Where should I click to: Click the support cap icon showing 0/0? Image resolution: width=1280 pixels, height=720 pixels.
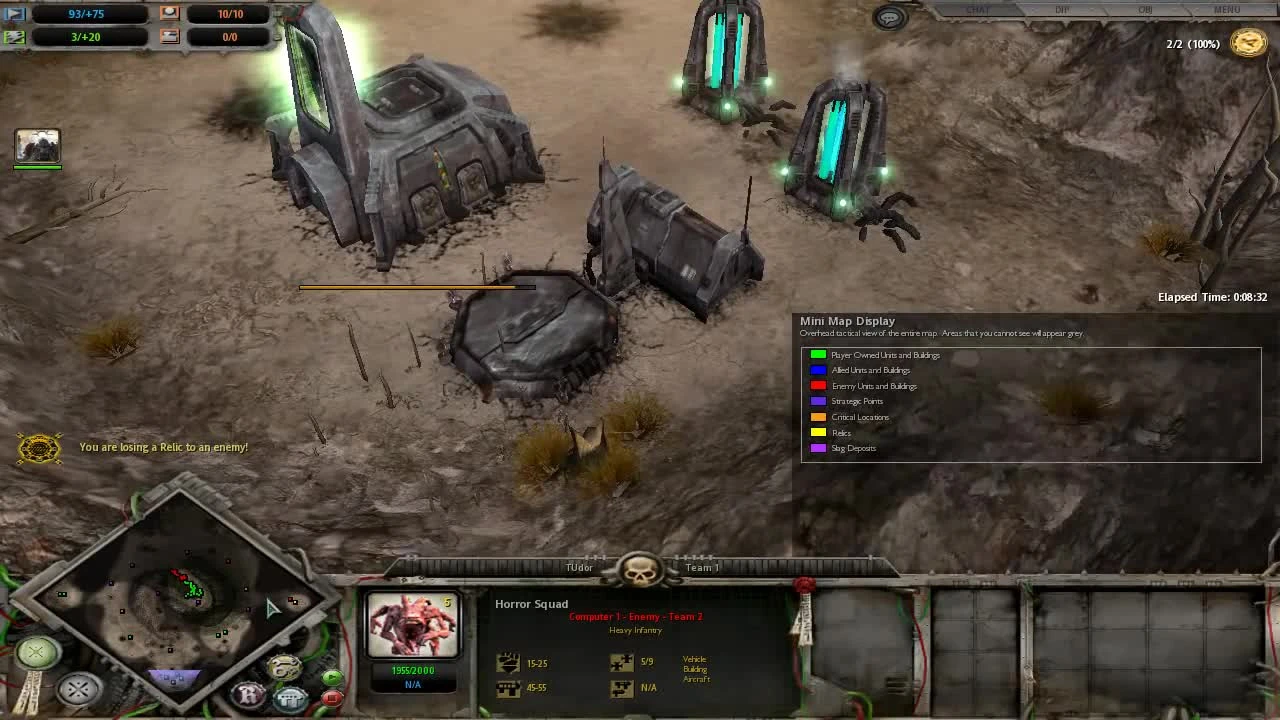[168, 37]
